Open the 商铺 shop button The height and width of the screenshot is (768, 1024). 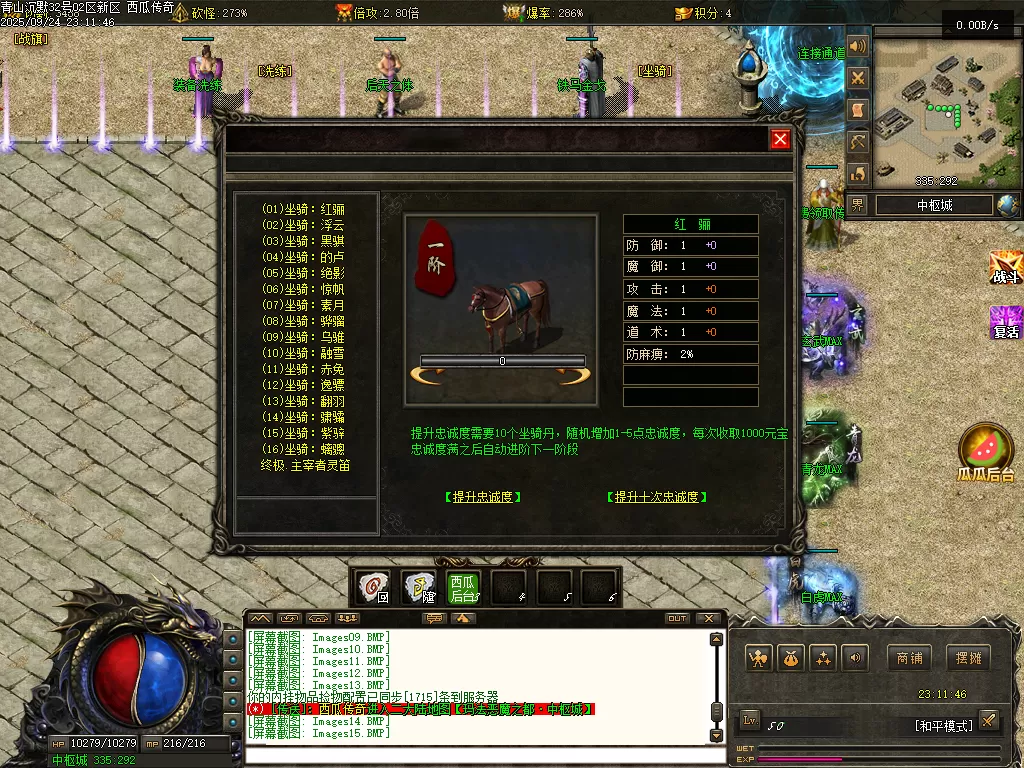coord(909,658)
